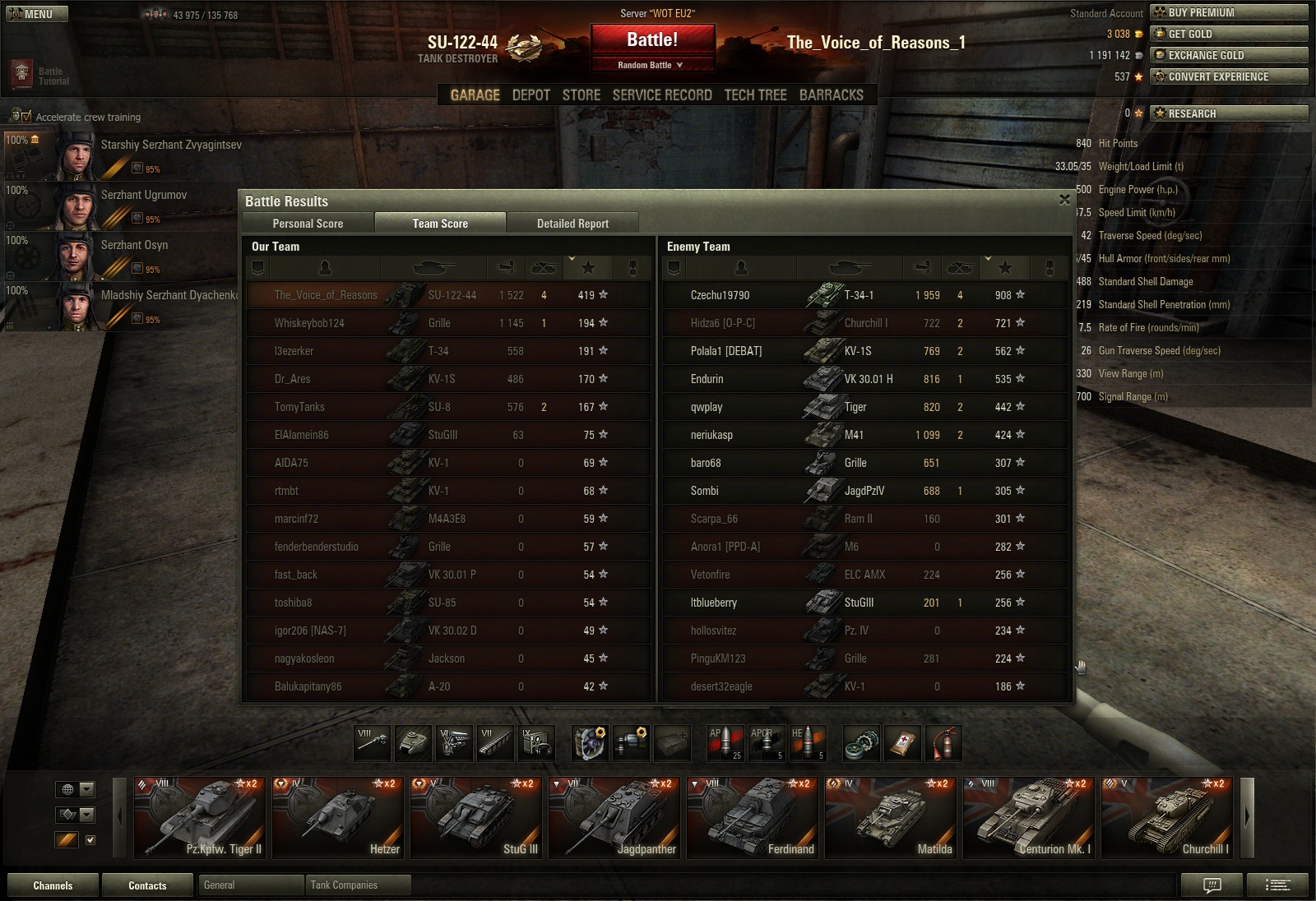Toggle Accelerate crew training checkbox
Image resolution: width=1316 pixels, height=901 pixels.
pos(26,117)
